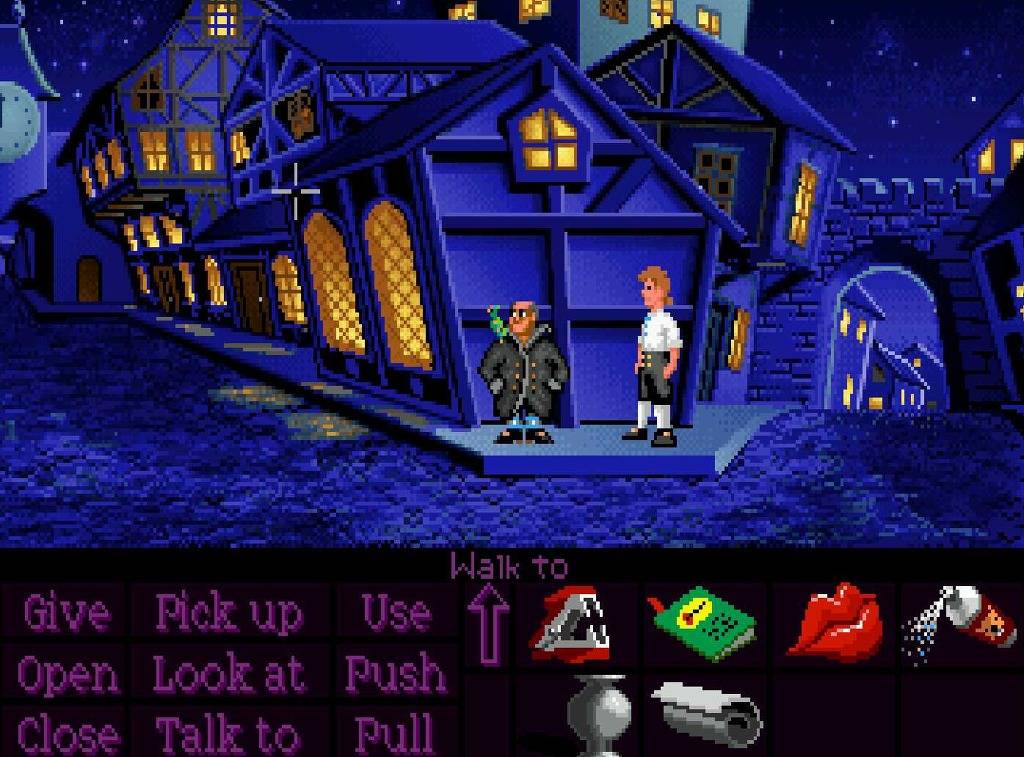The image size is (1024, 757).
Task: Choose the Look at verb
Action: 229,675
